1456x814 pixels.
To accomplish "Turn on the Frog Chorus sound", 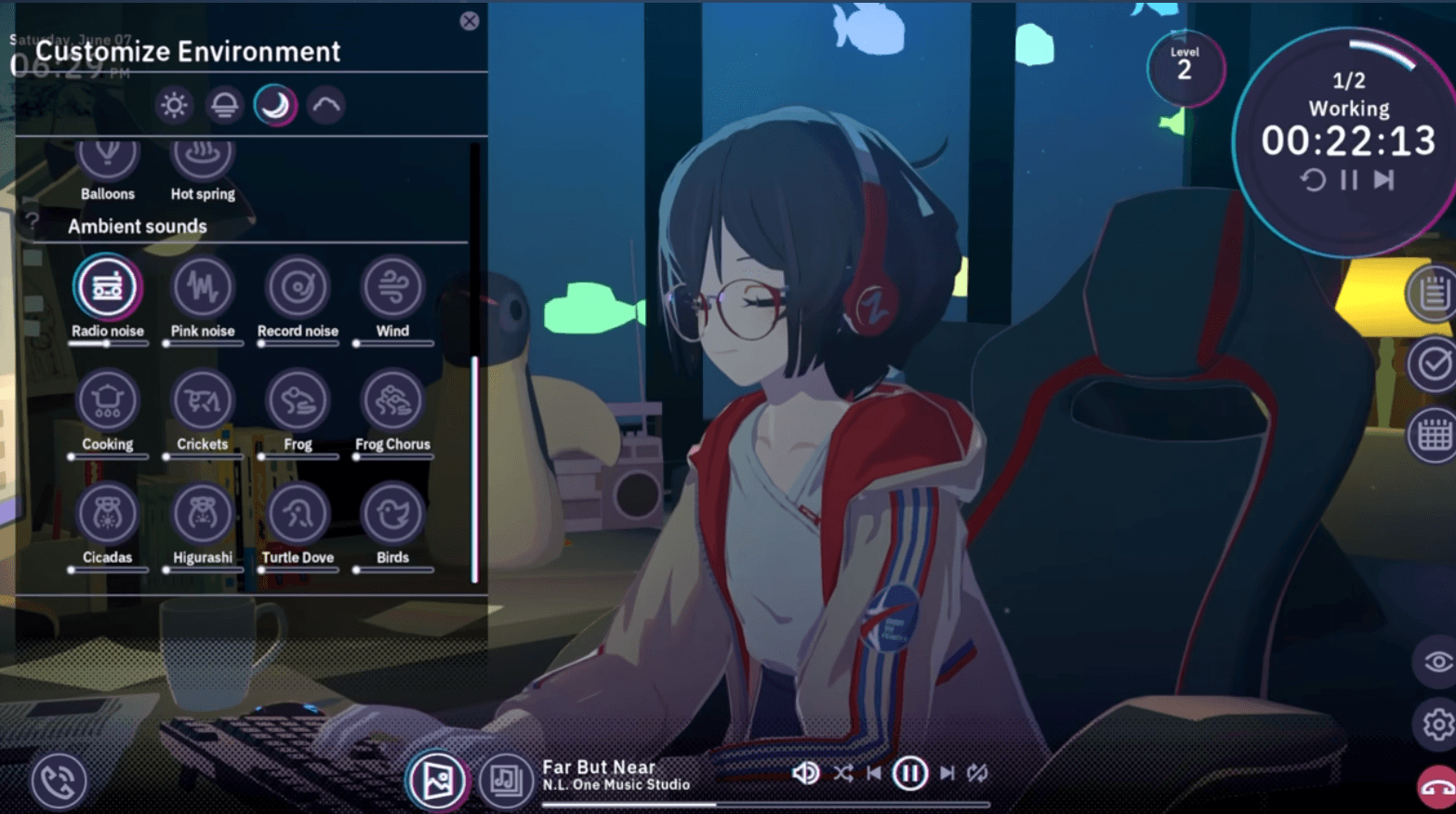I will pyautogui.click(x=393, y=399).
